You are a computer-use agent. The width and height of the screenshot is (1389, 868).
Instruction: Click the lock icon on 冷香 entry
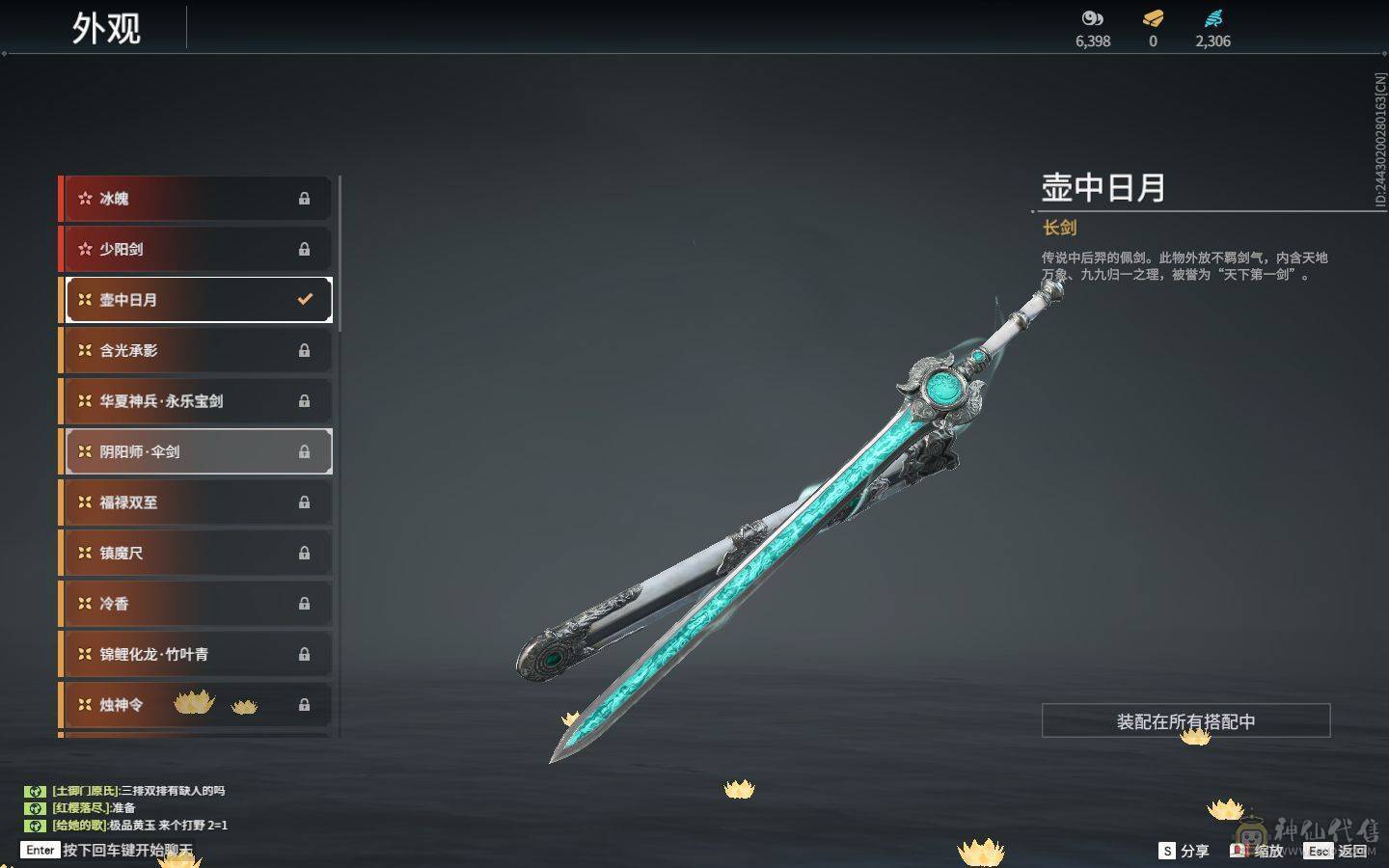pyautogui.click(x=305, y=603)
